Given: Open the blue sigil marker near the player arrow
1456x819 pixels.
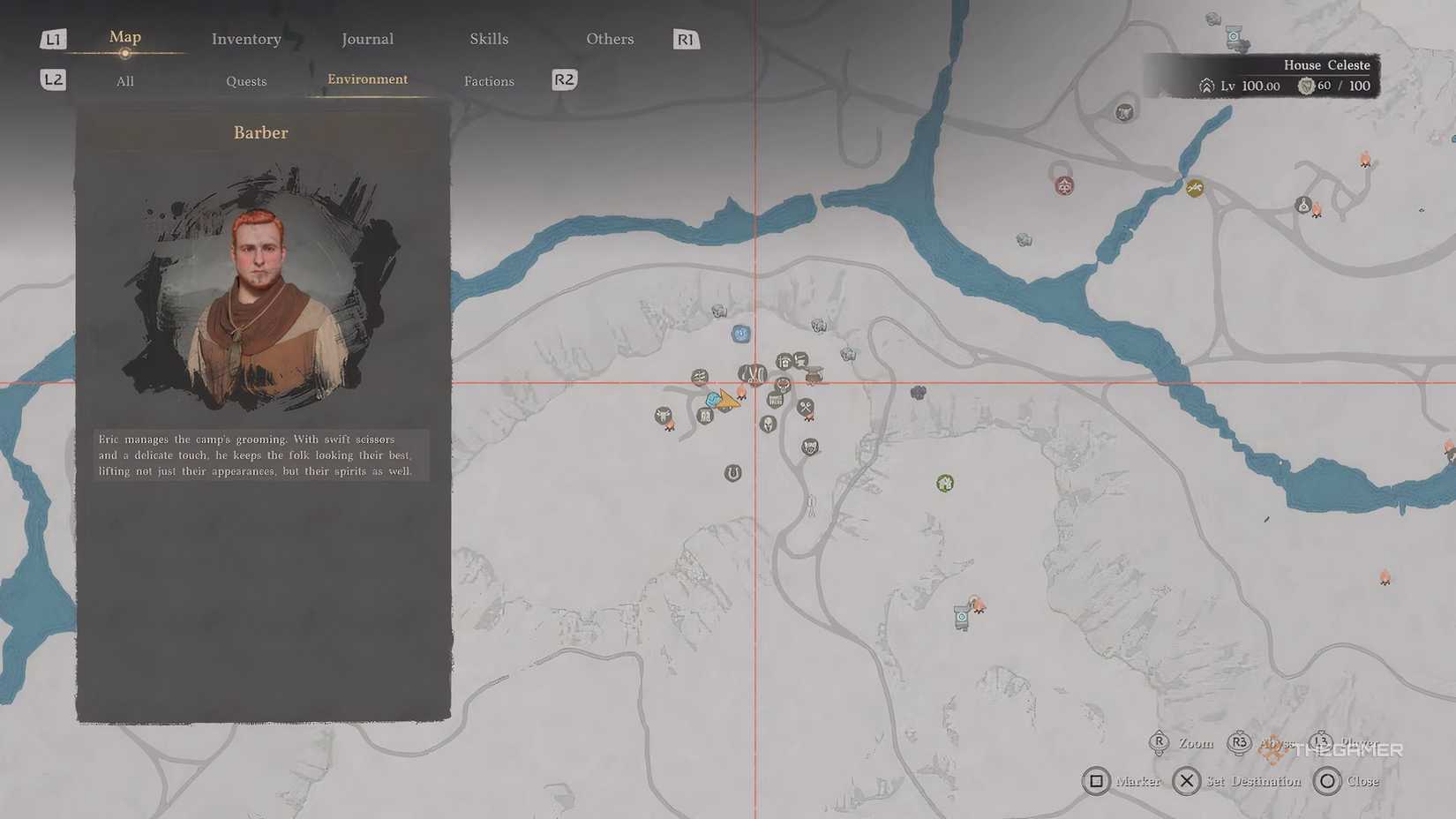Looking at the screenshot, I should click(x=713, y=400).
